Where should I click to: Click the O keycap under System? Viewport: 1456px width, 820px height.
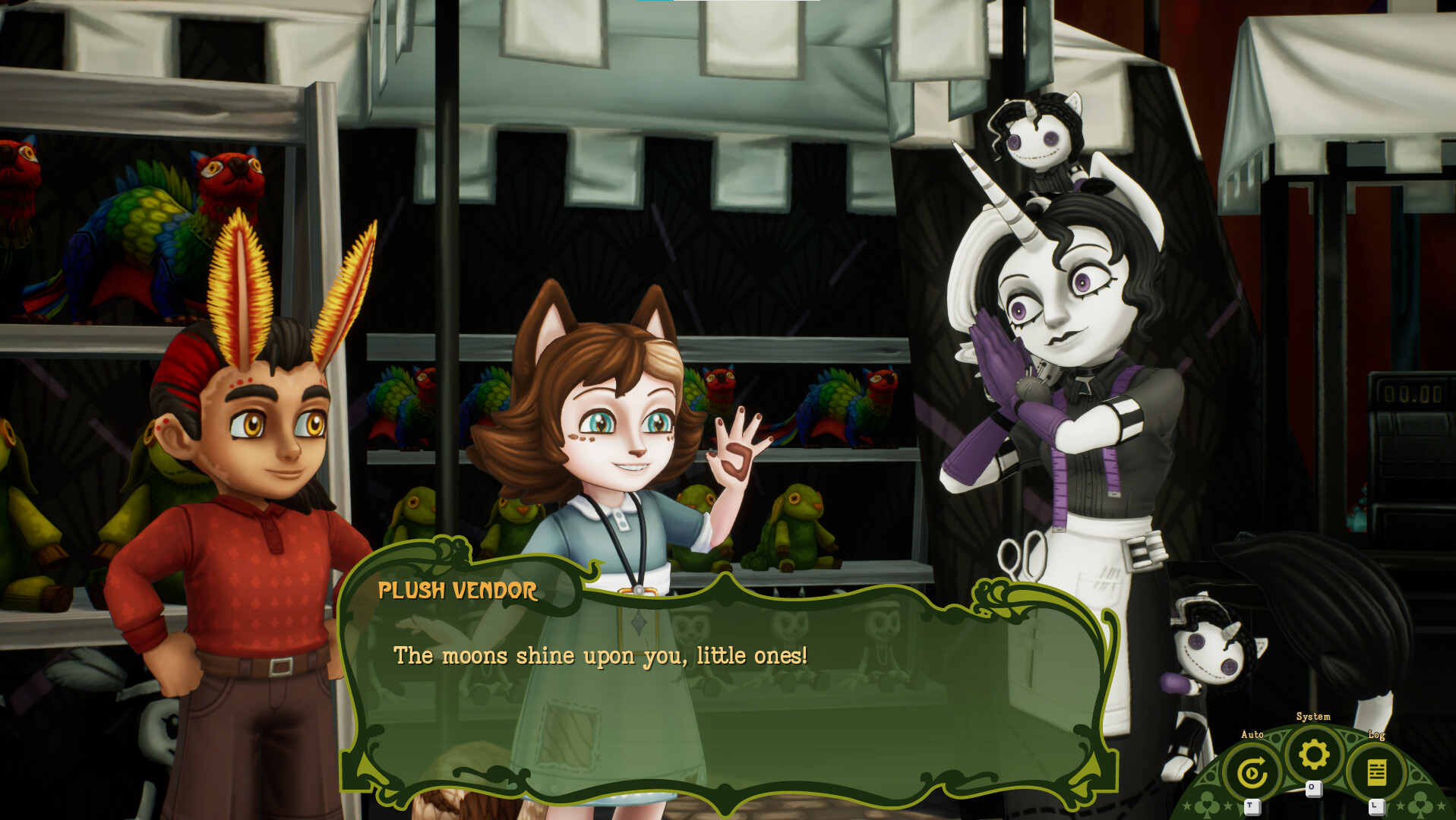[x=1313, y=788]
